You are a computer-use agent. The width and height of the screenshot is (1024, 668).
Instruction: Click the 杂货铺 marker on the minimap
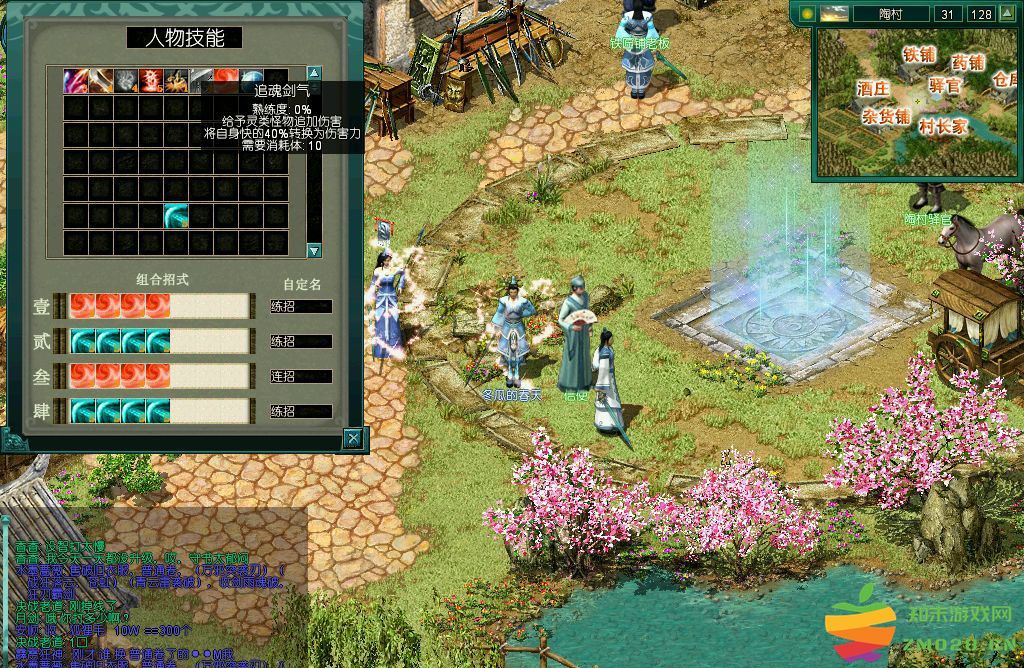coord(886,117)
